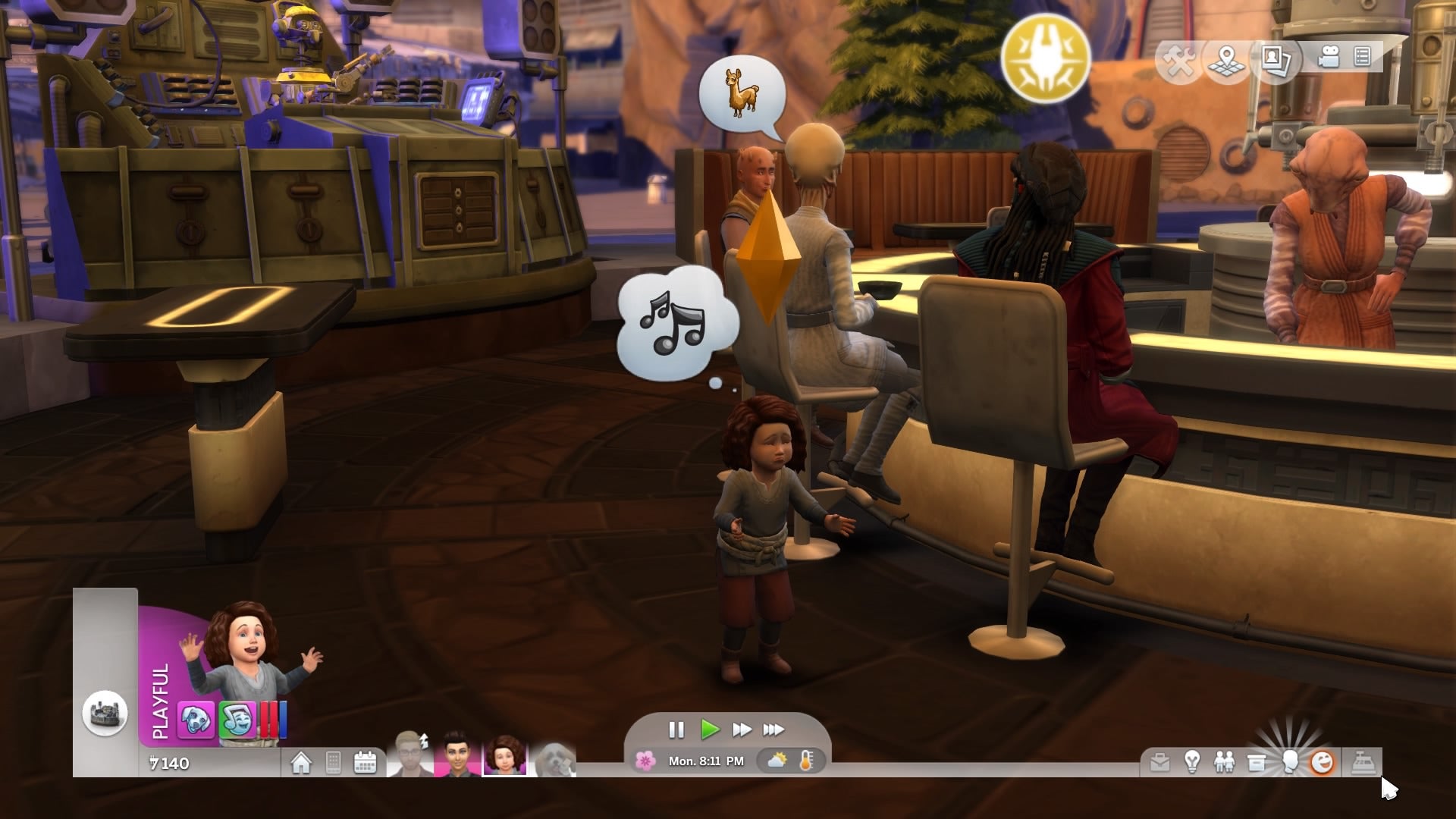Image resolution: width=1456 pixels, height=819 pixels.
Task: Select the dark-haired adult Sim portrait
Action: click(457, 755)
